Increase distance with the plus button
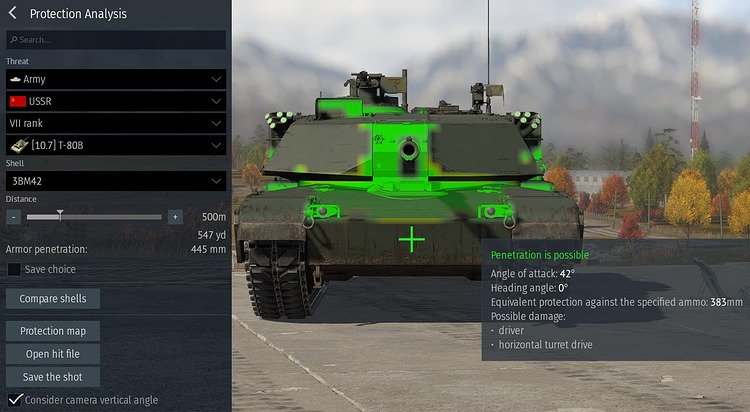The image size is (750, 412). point(175,216)
